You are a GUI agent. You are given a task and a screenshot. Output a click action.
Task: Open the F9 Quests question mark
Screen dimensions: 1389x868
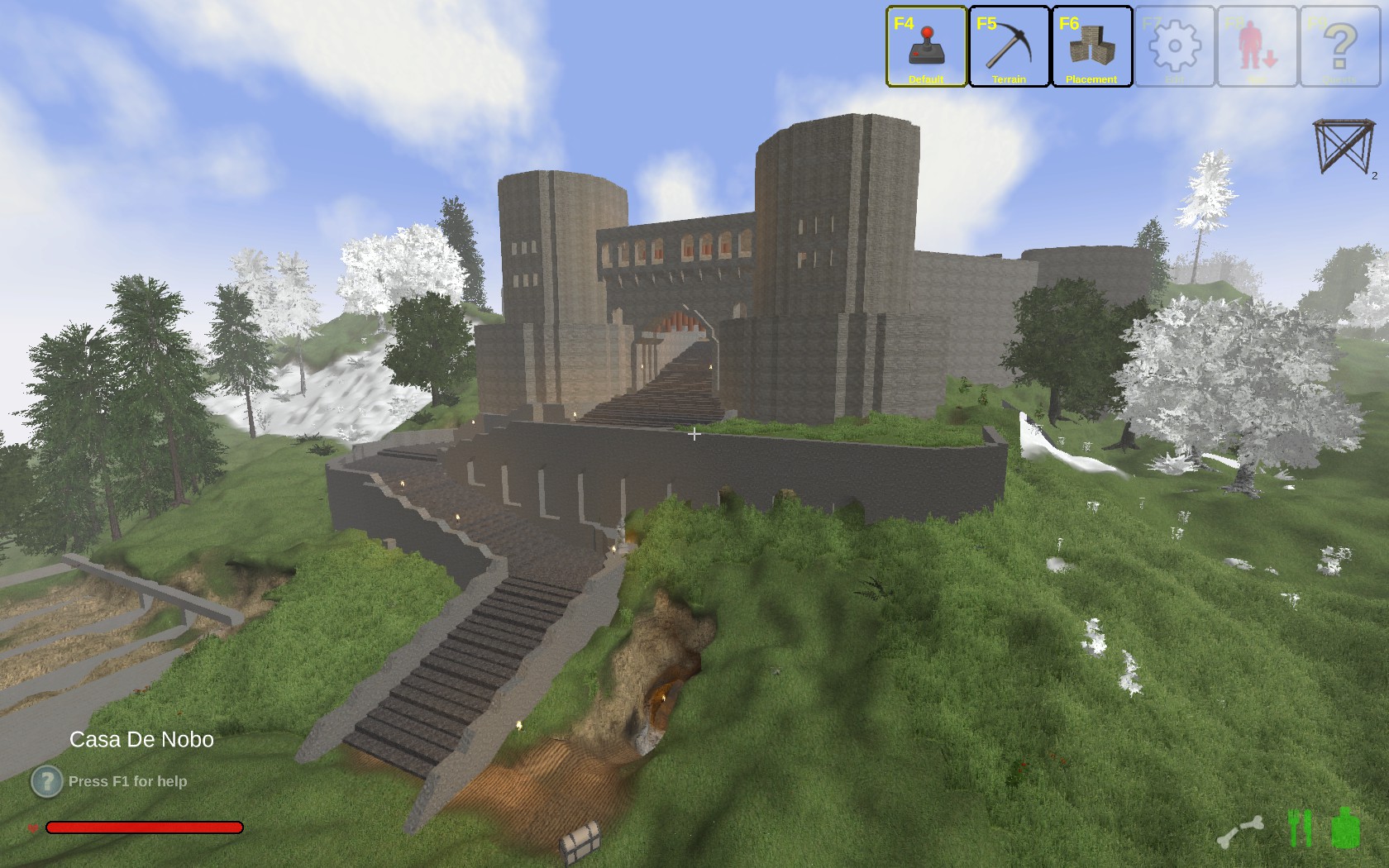(x=1339, y=46)
